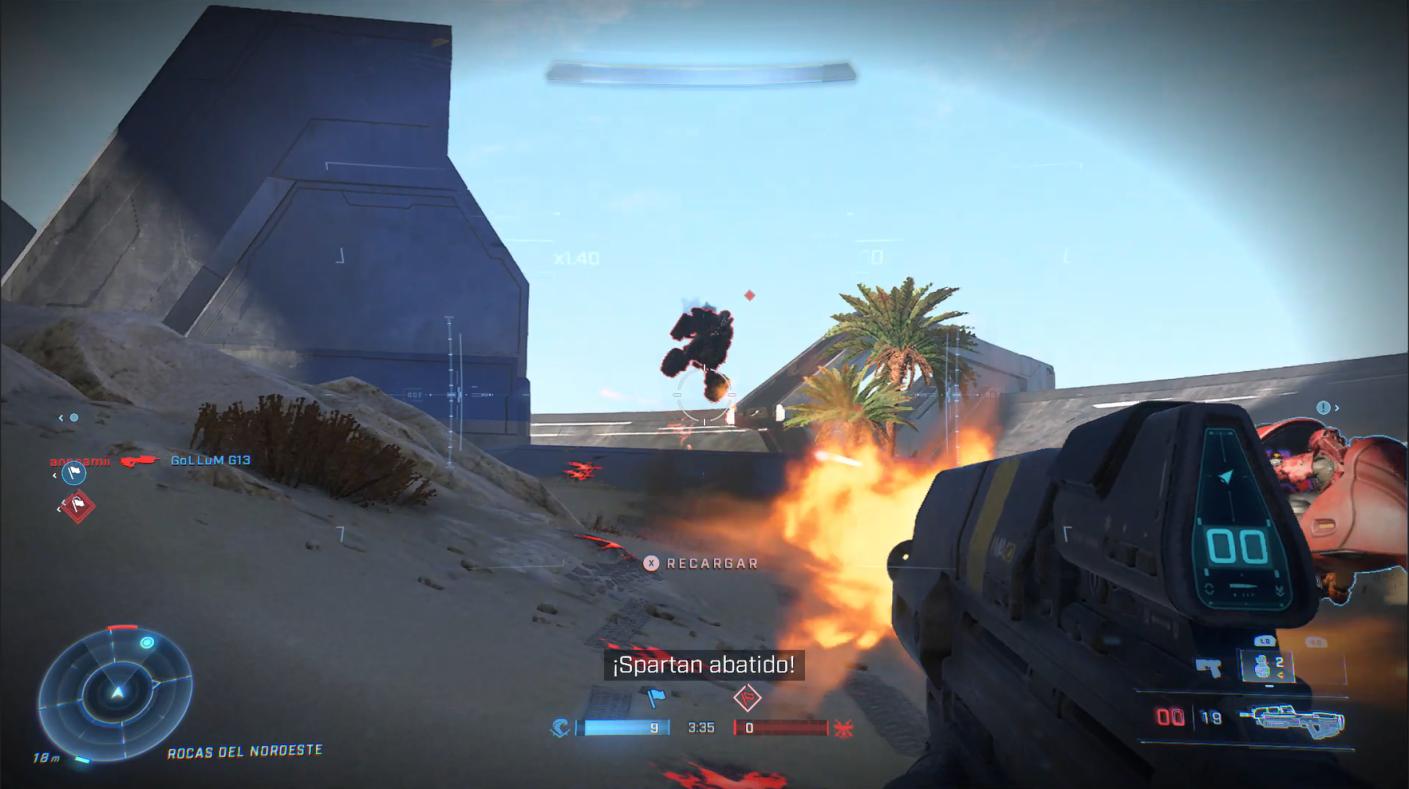Click the red team claw emblem beside their score
Viewport: 1409px width, 789px height.
coord(843,727)
